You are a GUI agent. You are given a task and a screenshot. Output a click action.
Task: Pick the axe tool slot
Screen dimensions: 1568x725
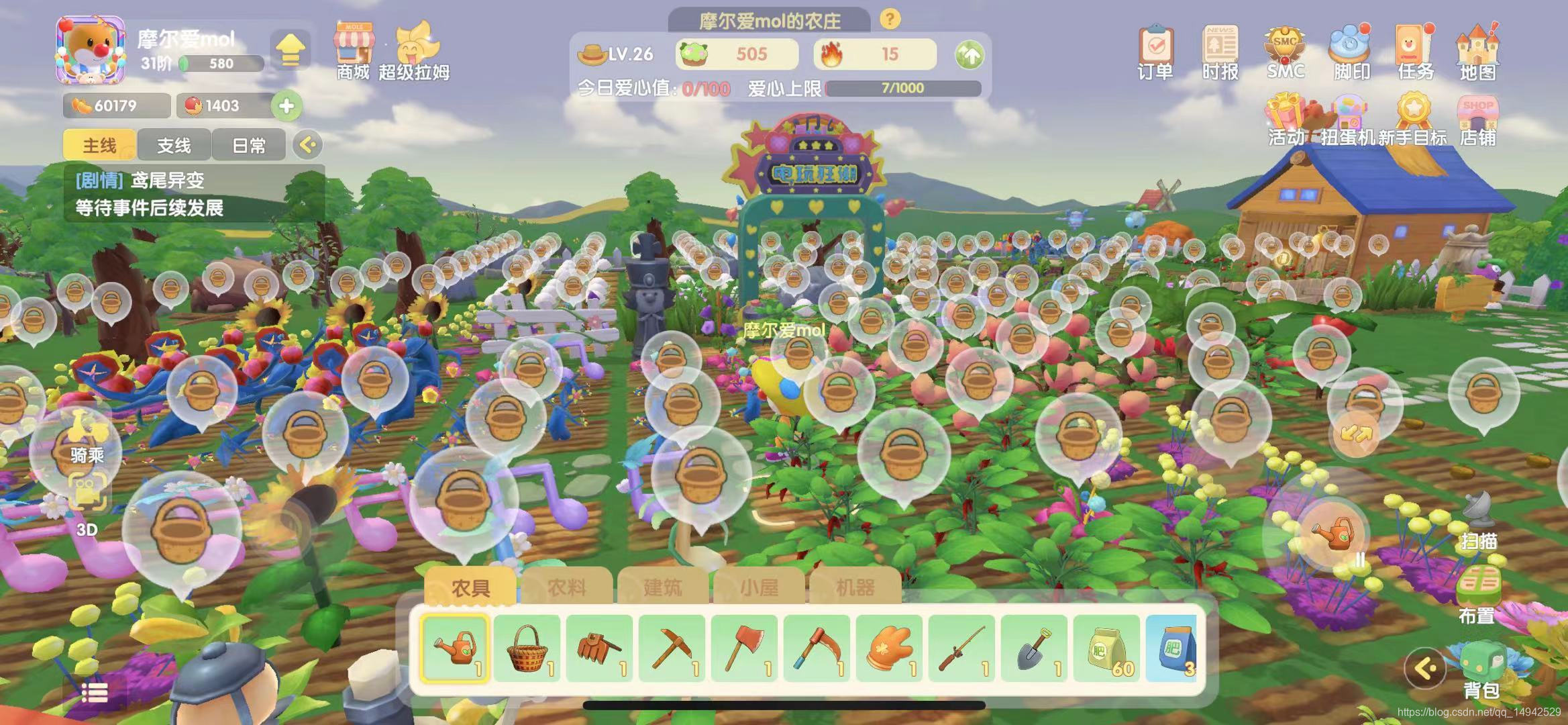745,648
